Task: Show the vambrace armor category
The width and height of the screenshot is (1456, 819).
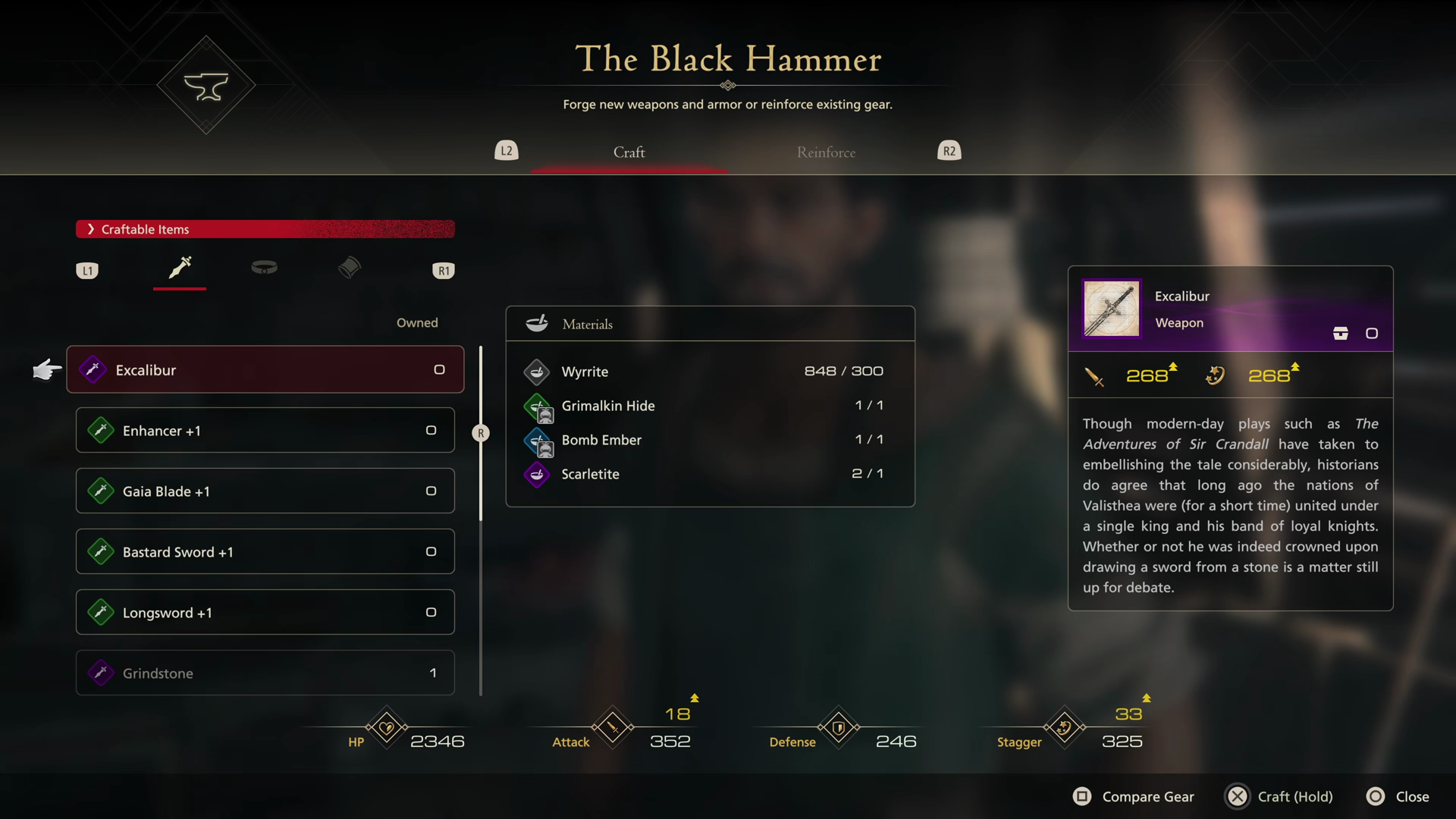Action: (x=350, y=268)
